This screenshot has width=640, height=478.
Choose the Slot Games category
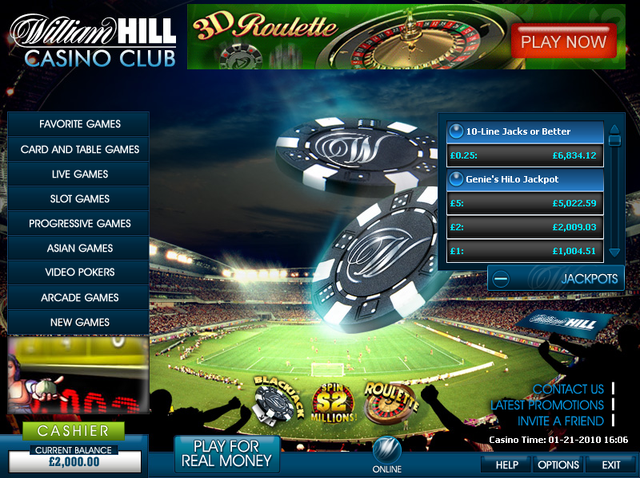[x=79, y=199]
